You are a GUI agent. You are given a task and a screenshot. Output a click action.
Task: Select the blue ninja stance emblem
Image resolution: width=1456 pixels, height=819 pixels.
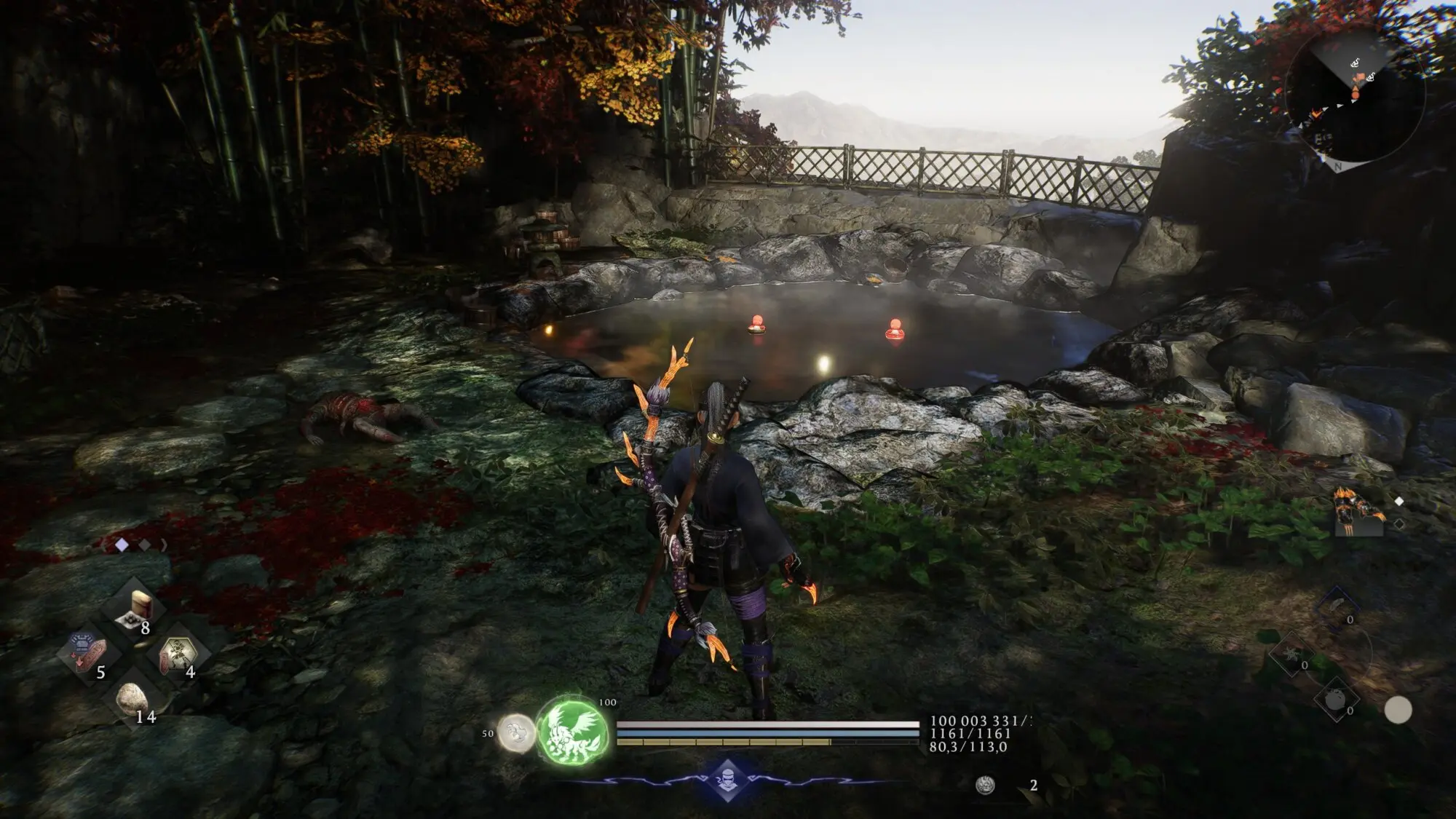click(x=728, y=779)
